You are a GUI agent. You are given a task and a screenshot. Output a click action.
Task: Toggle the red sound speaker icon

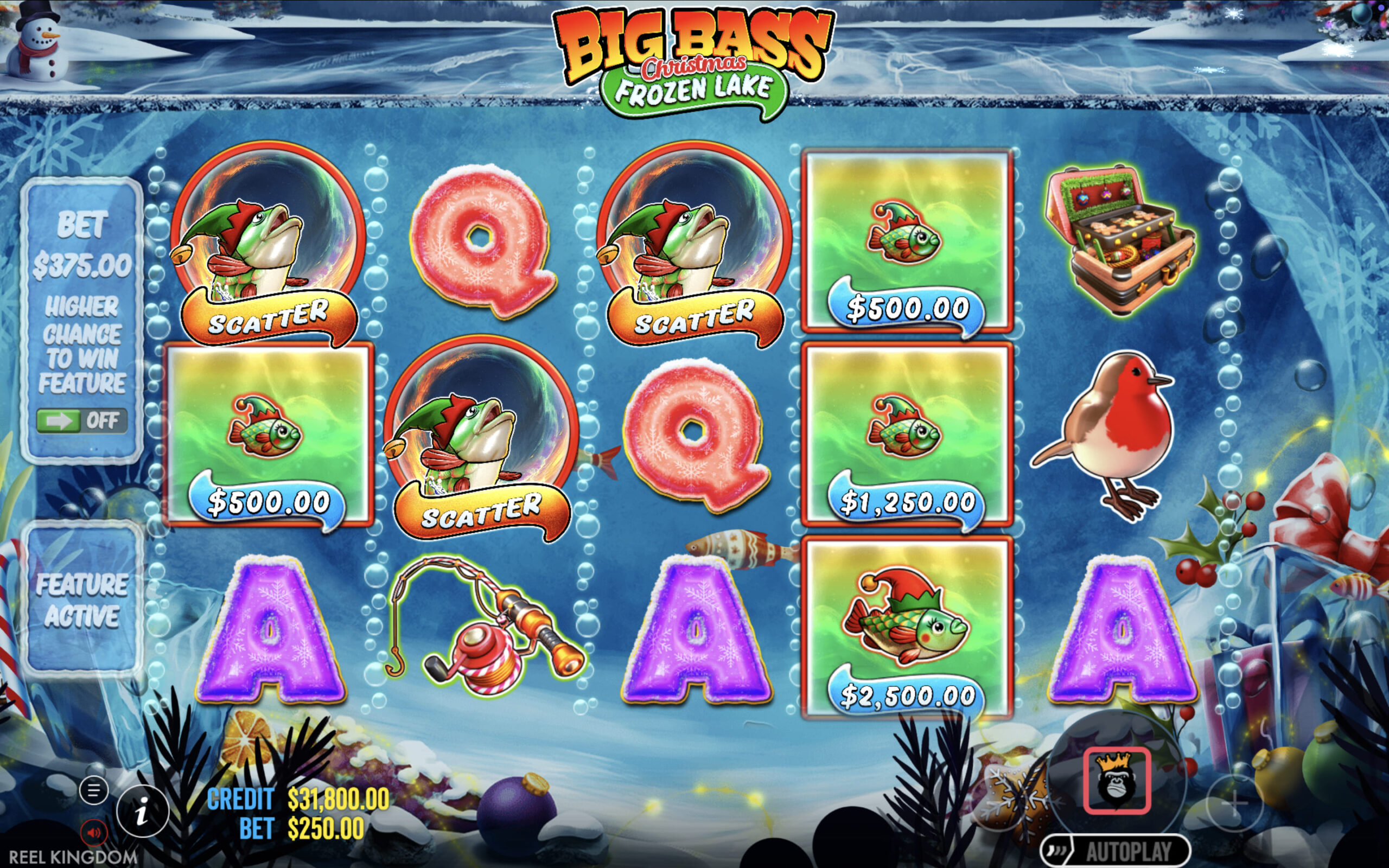click(93, 832)
